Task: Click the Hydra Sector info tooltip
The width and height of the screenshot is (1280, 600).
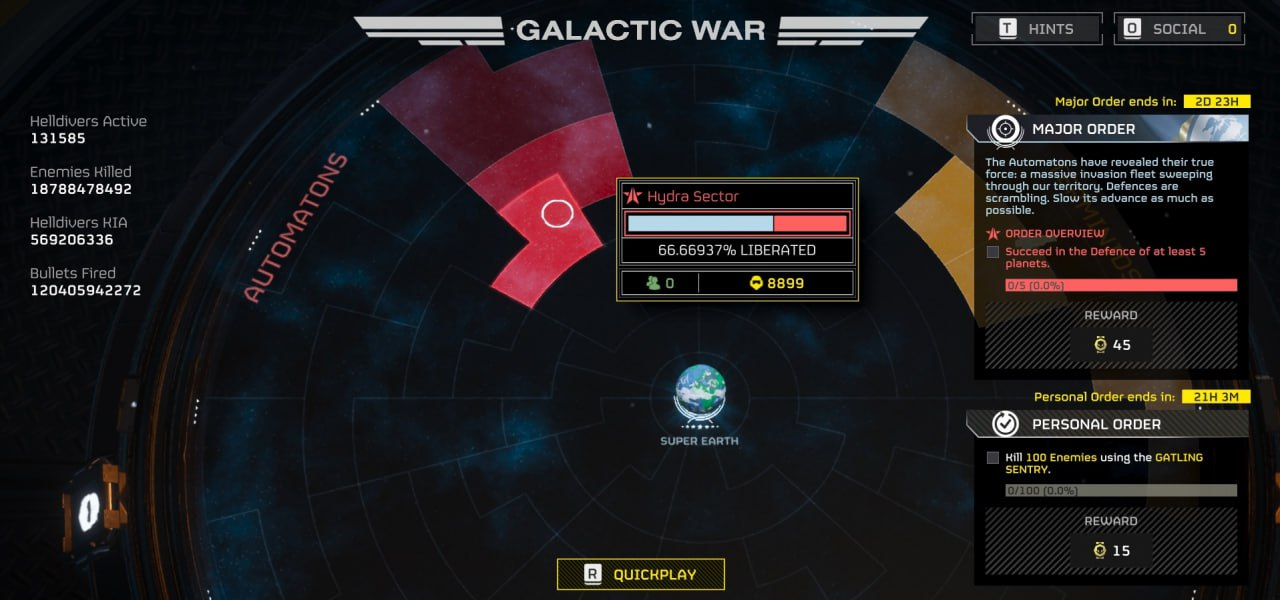Action: pos(737,240)
